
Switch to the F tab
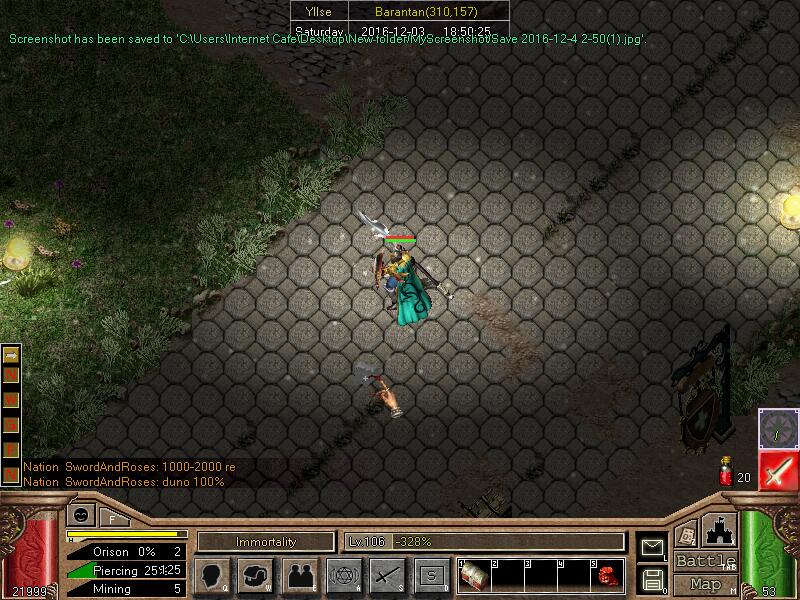[x=110, y=518]
